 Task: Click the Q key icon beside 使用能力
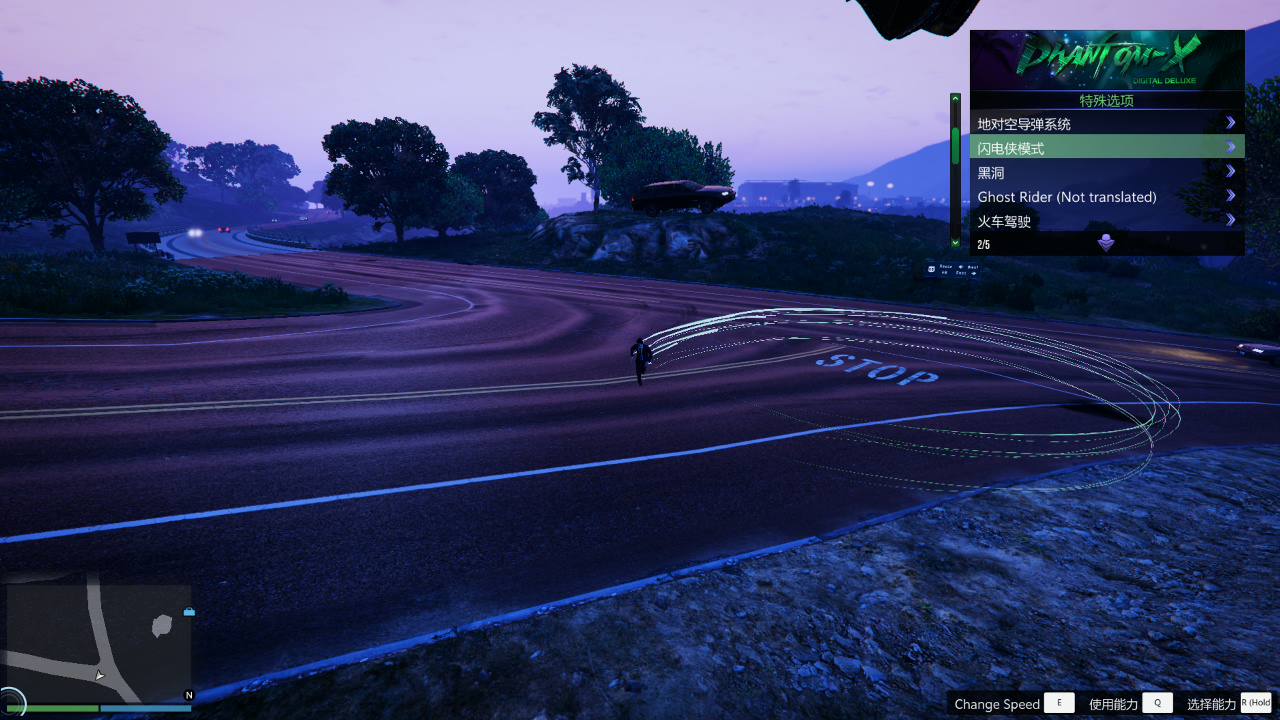(1157, 703)
